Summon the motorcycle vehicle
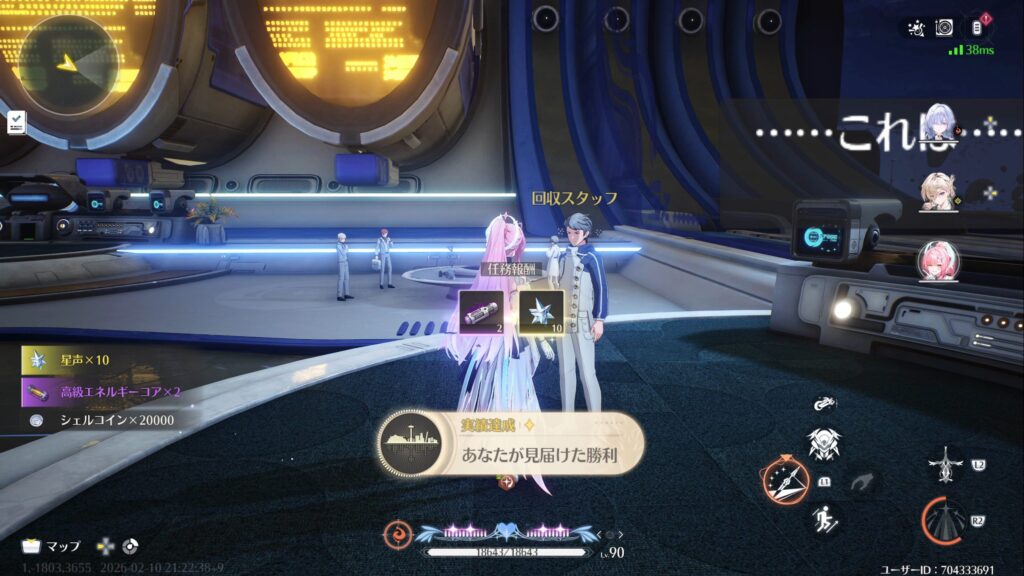Viewport: 1024px width, 576px height. point(825,405)
